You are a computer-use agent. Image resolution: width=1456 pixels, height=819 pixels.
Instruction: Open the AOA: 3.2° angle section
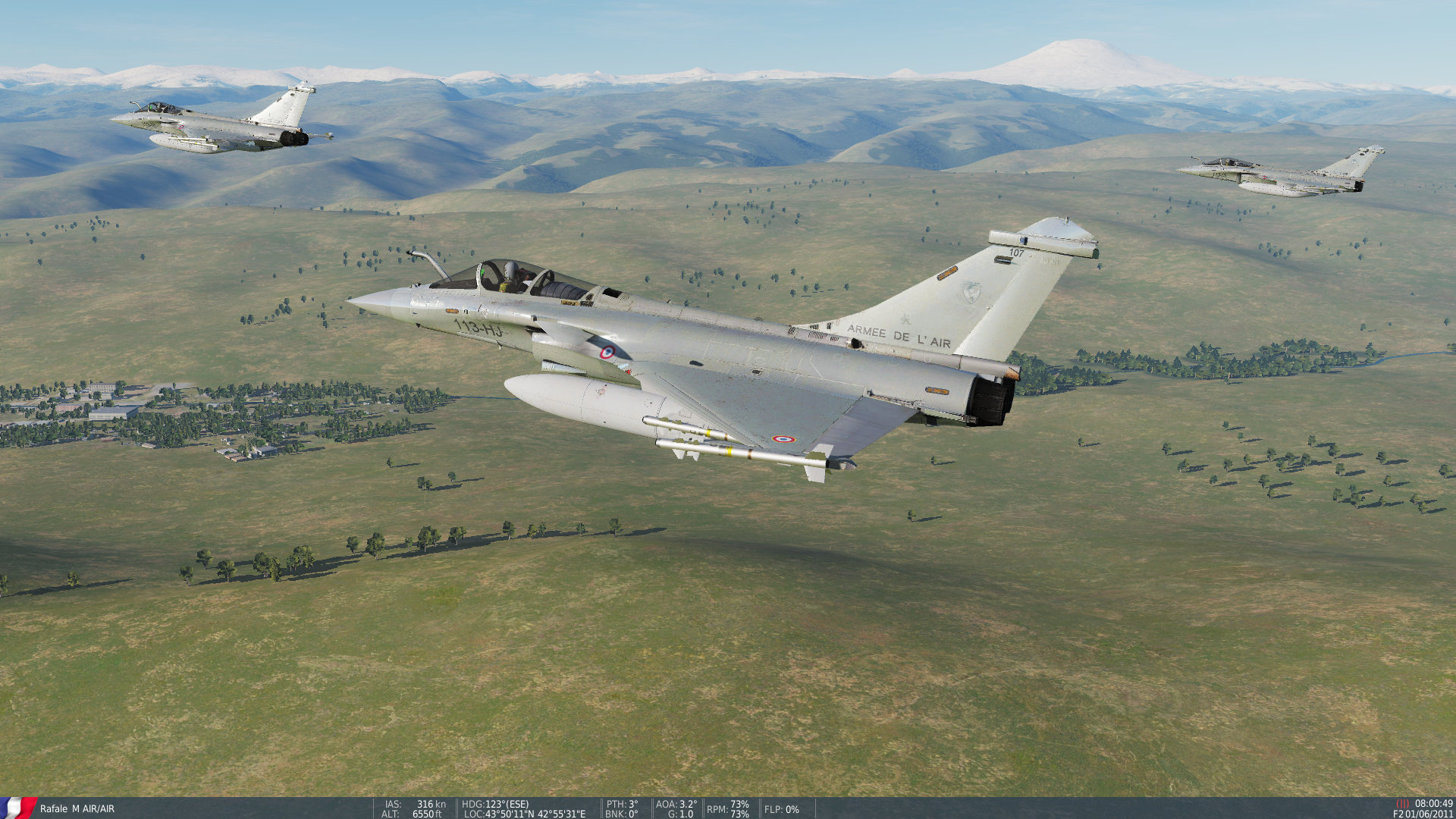click(x=676, y=805)
